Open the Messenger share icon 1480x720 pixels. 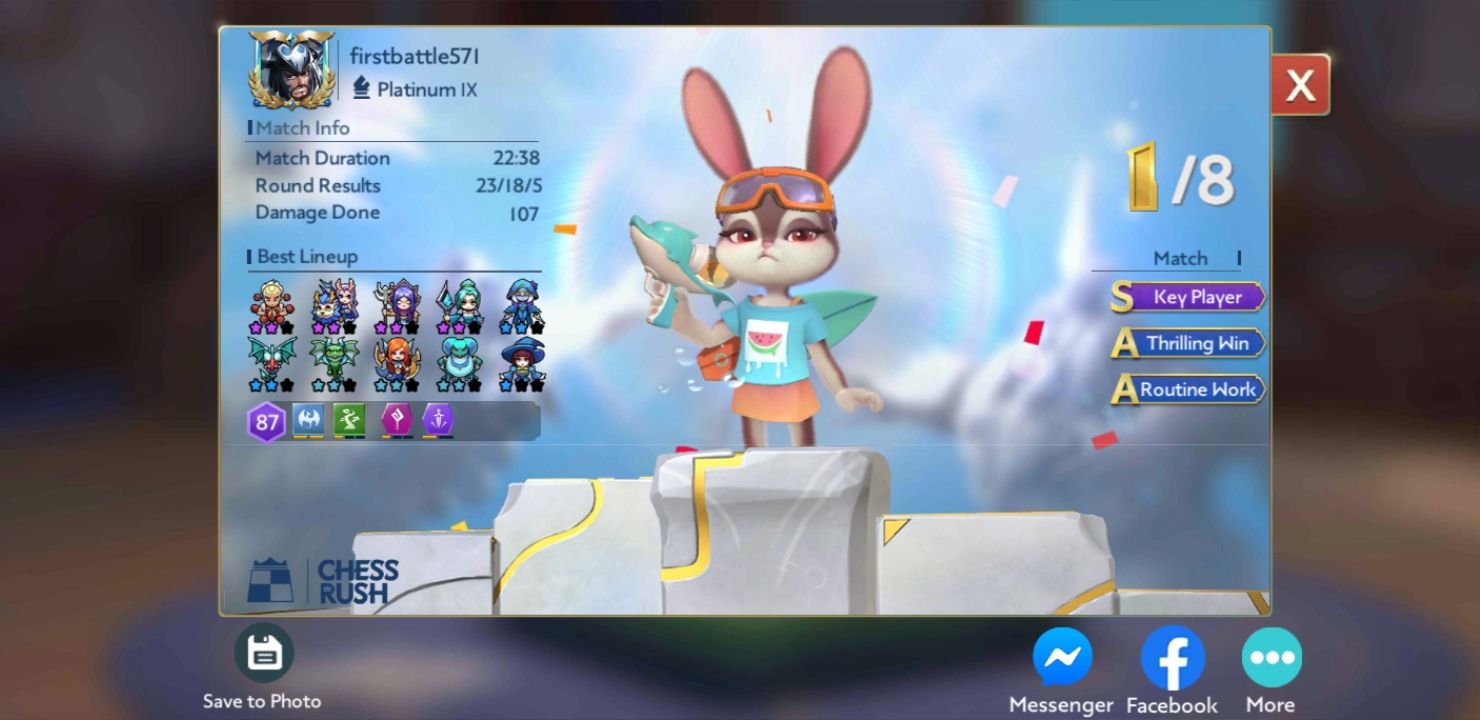pos(1064,658)
